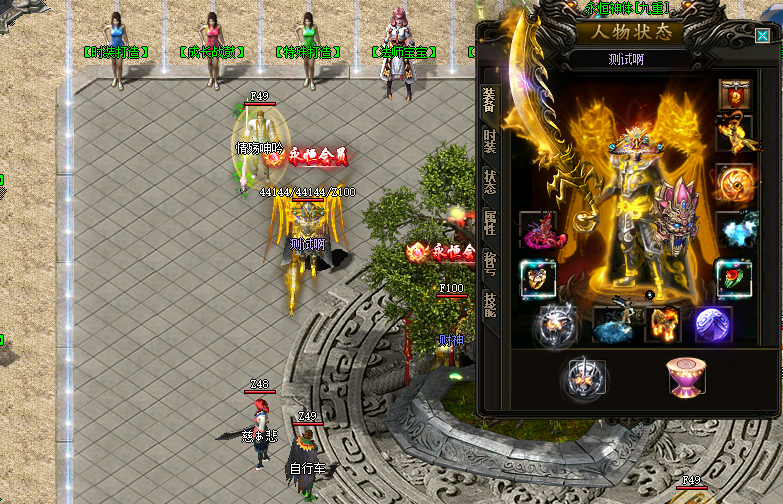This screenshot has height=504, width=783.
Task: Show the 属性 attributes tab
Action: point(490,223)
